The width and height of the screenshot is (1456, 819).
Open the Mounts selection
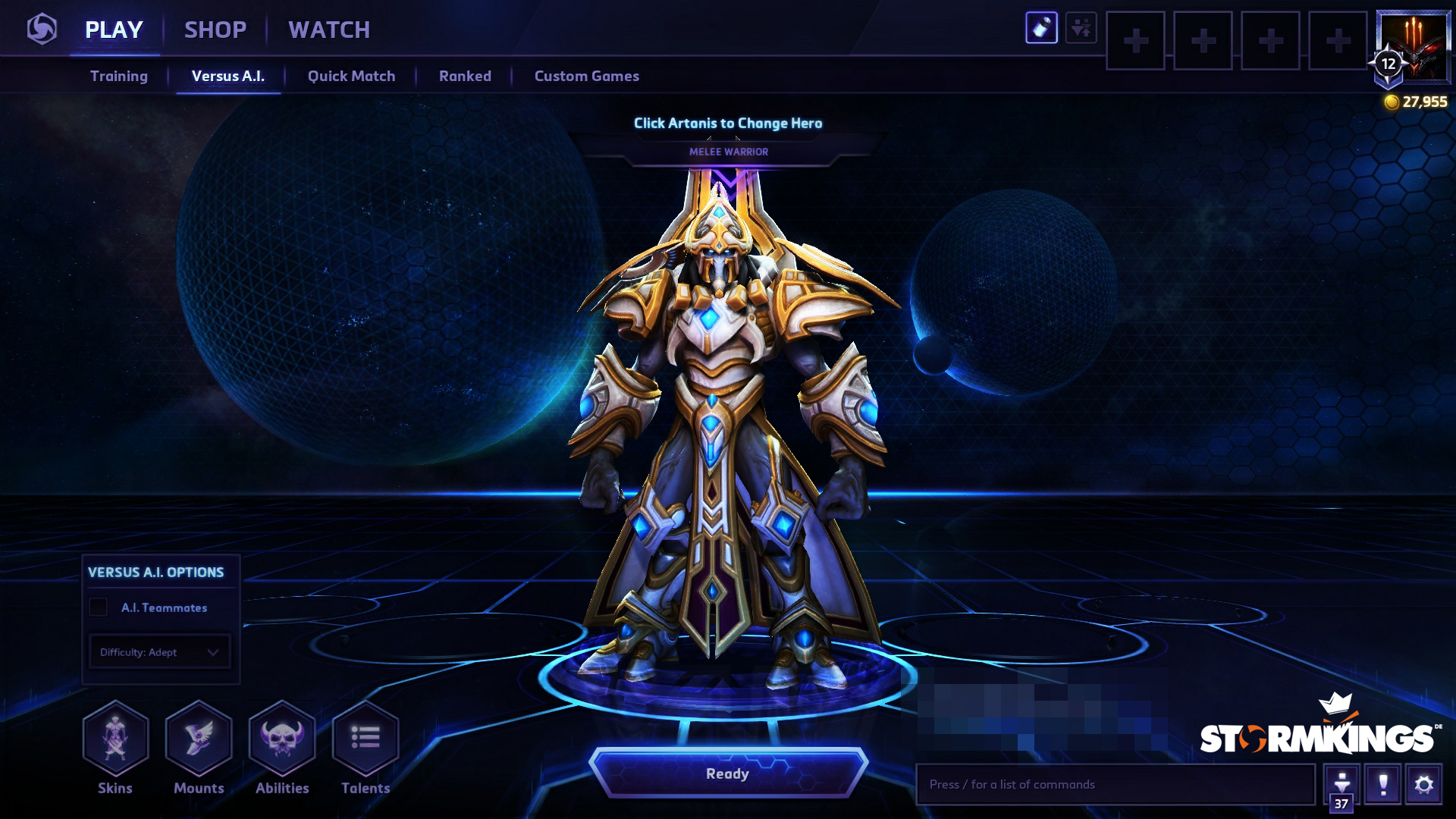click(199, 739)
